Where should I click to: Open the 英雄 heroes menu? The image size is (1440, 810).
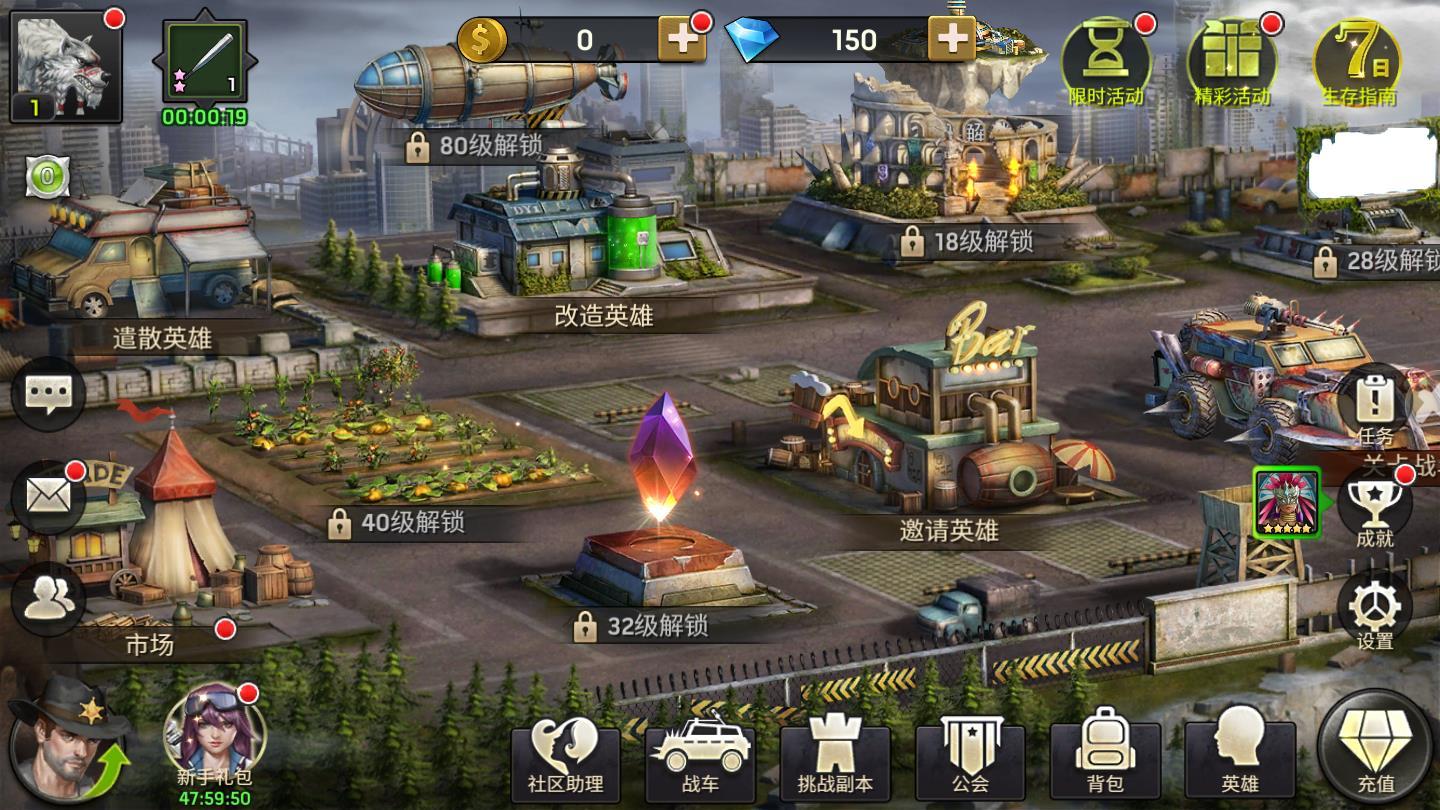[1240, 759]
